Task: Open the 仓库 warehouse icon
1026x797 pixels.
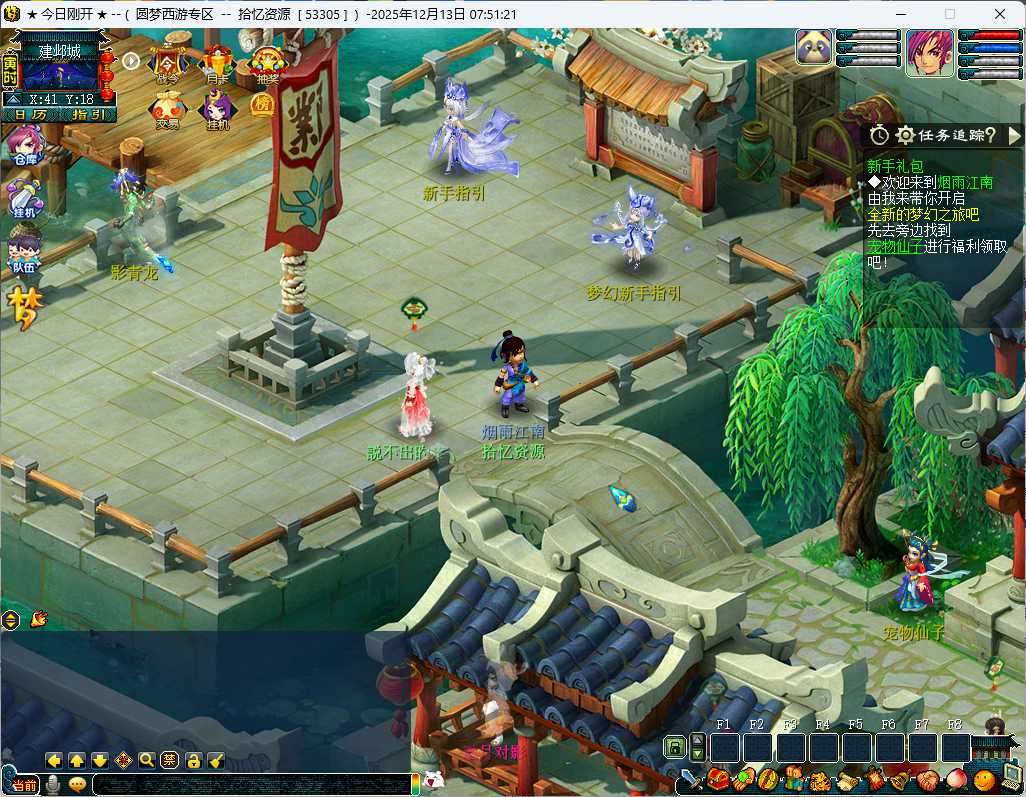Action: click(x=23, y=148)
